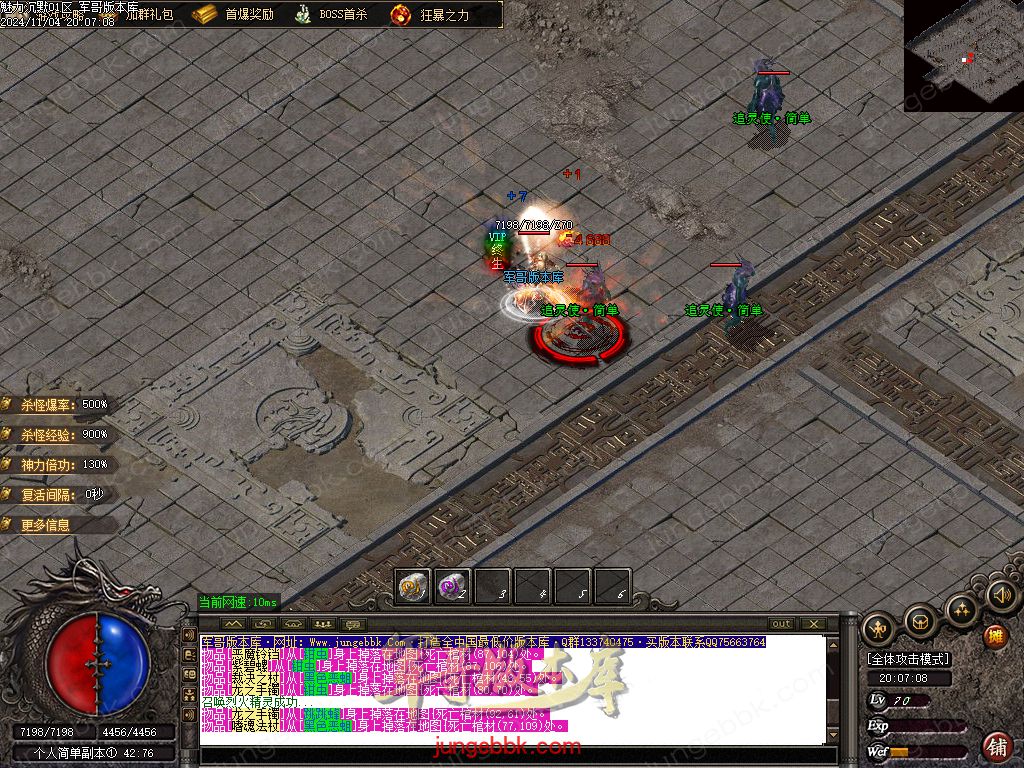Open the skills three-star icon button

point(961,609)
